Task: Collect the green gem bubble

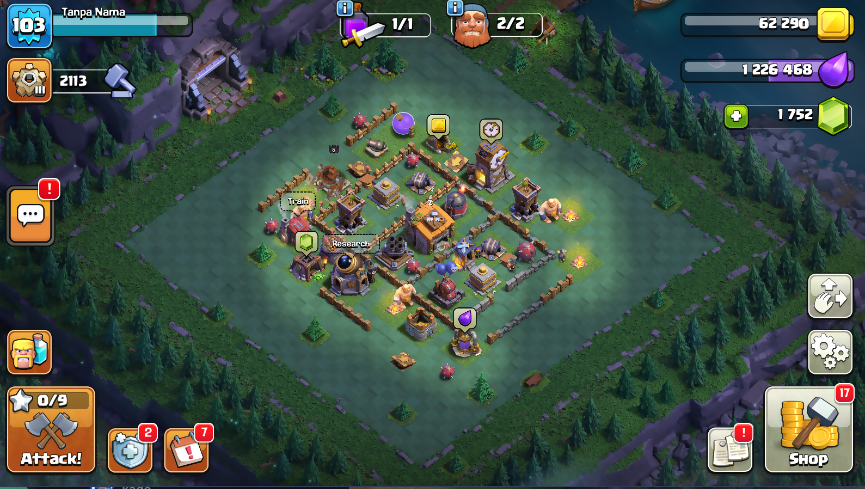Action: 307,241
